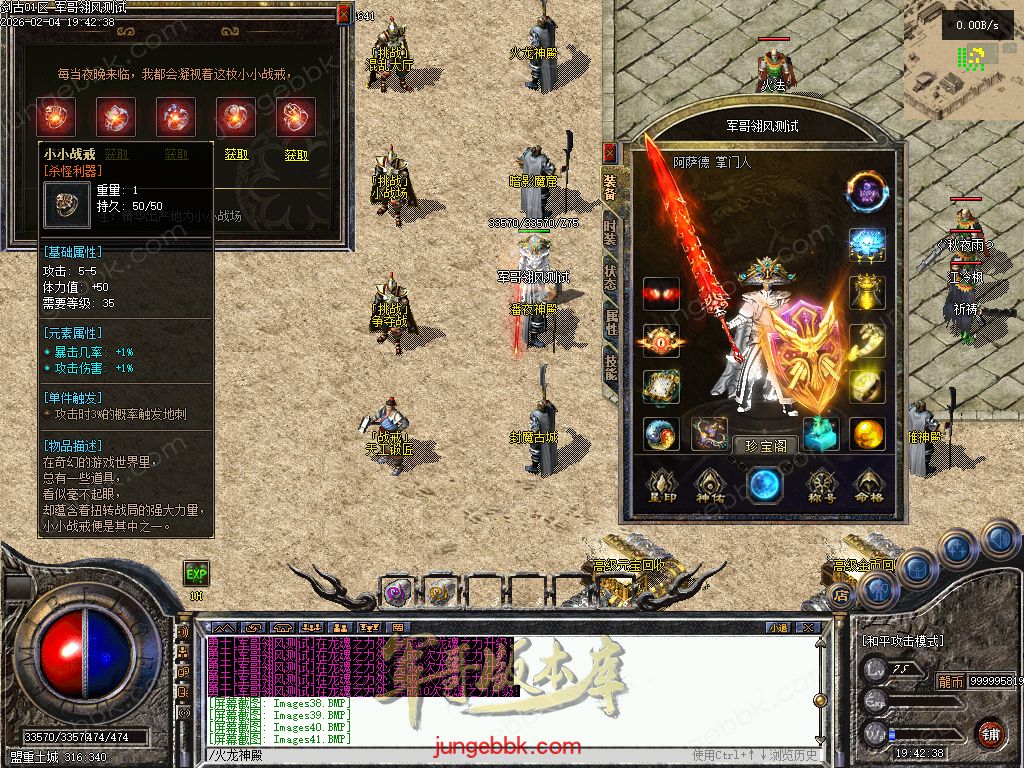Select the jade seal equipment slot
Viewport: 1024px width, 768px height.
click(820, 432)
